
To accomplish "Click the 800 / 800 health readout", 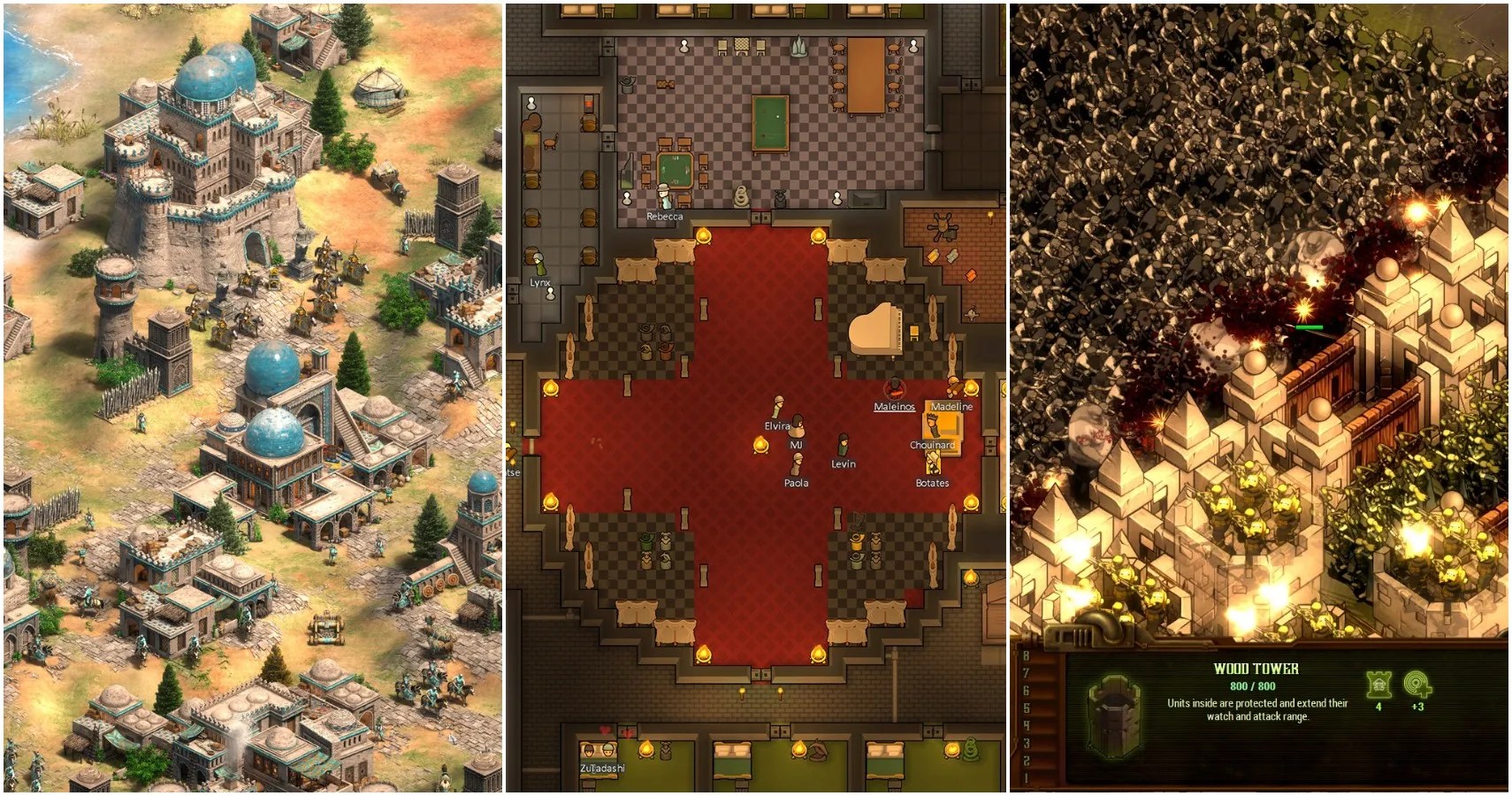I will pyautogui.click(x=1253, y=686).
